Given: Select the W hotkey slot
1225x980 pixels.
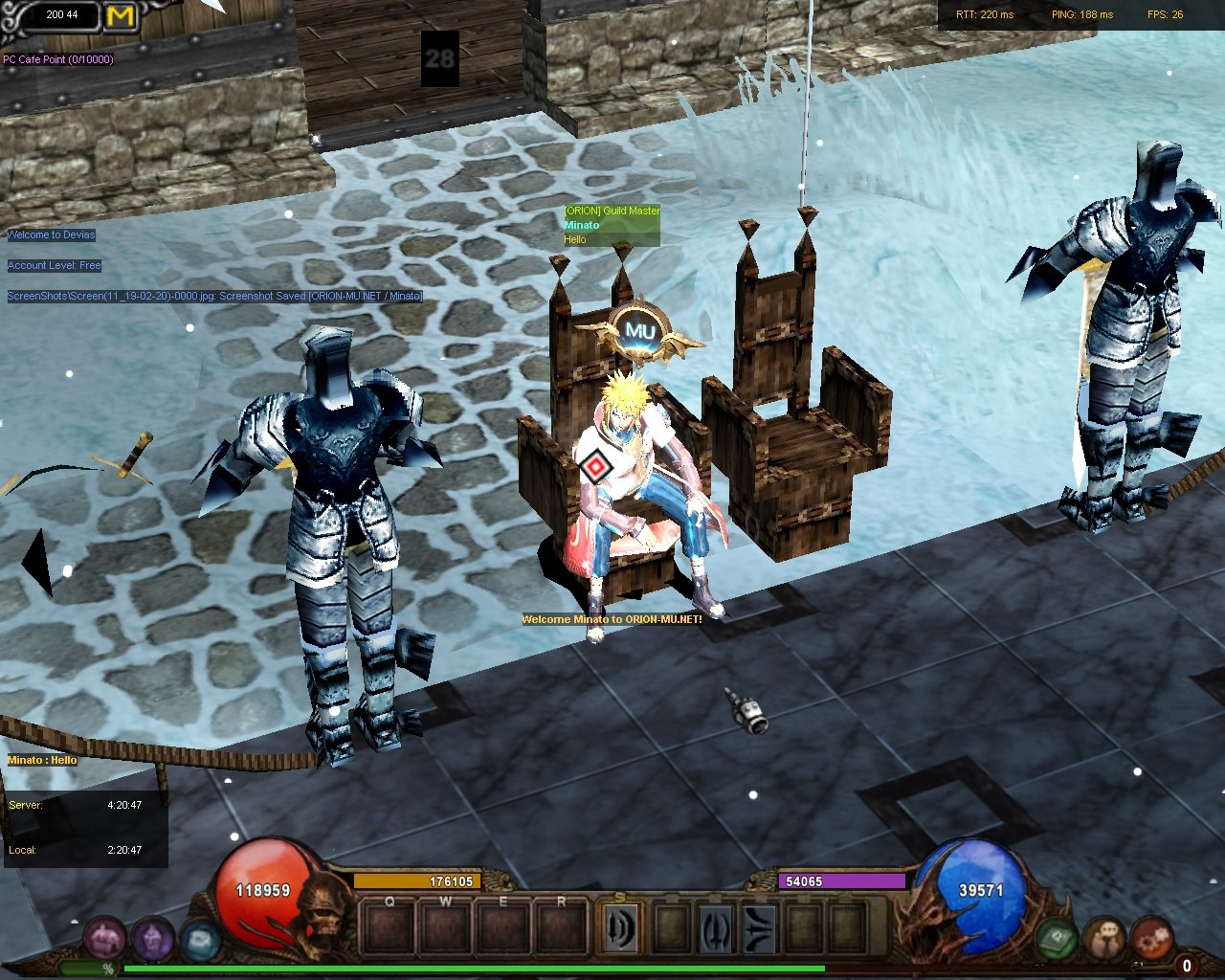Looking at the screenshot, I should tap(446, 928).
